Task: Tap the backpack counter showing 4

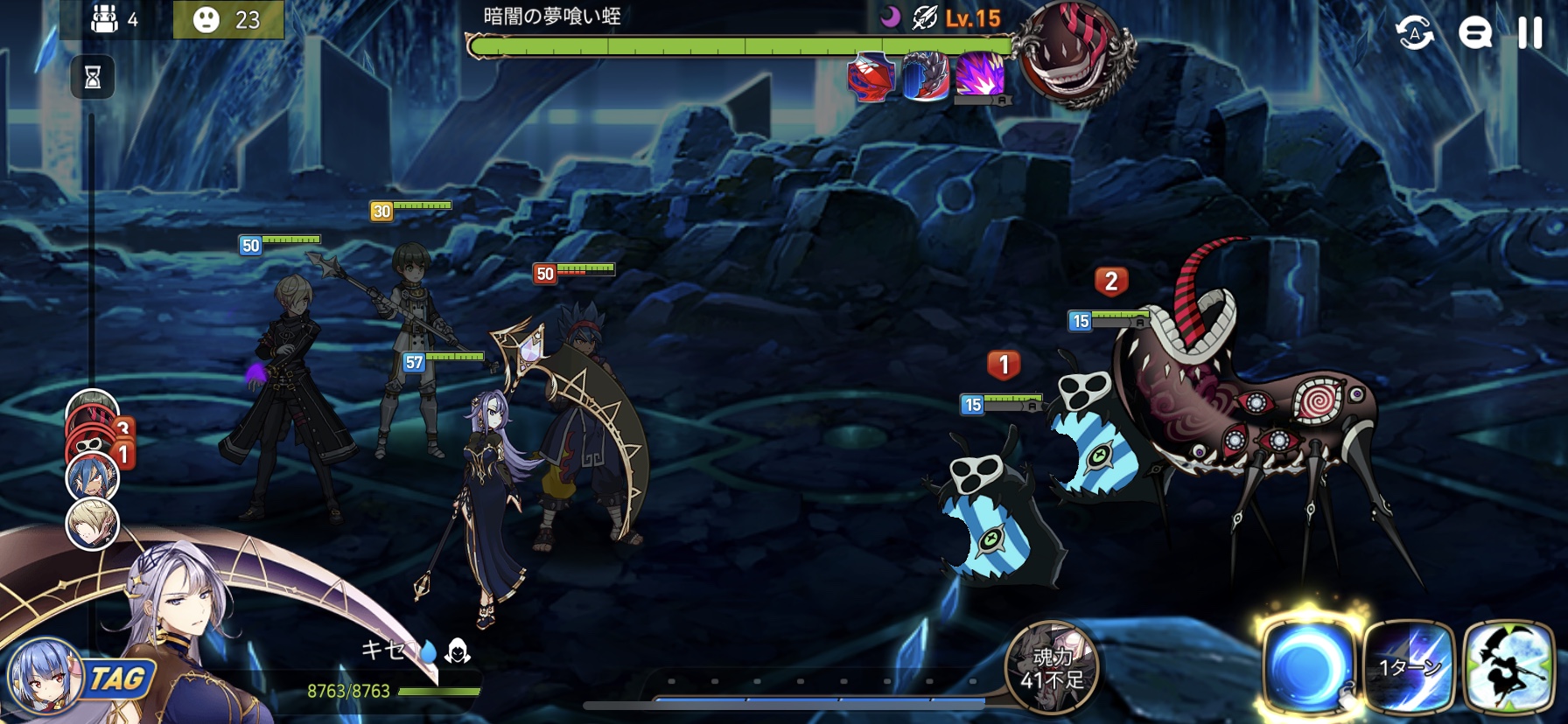Action: tap(115, 19)
